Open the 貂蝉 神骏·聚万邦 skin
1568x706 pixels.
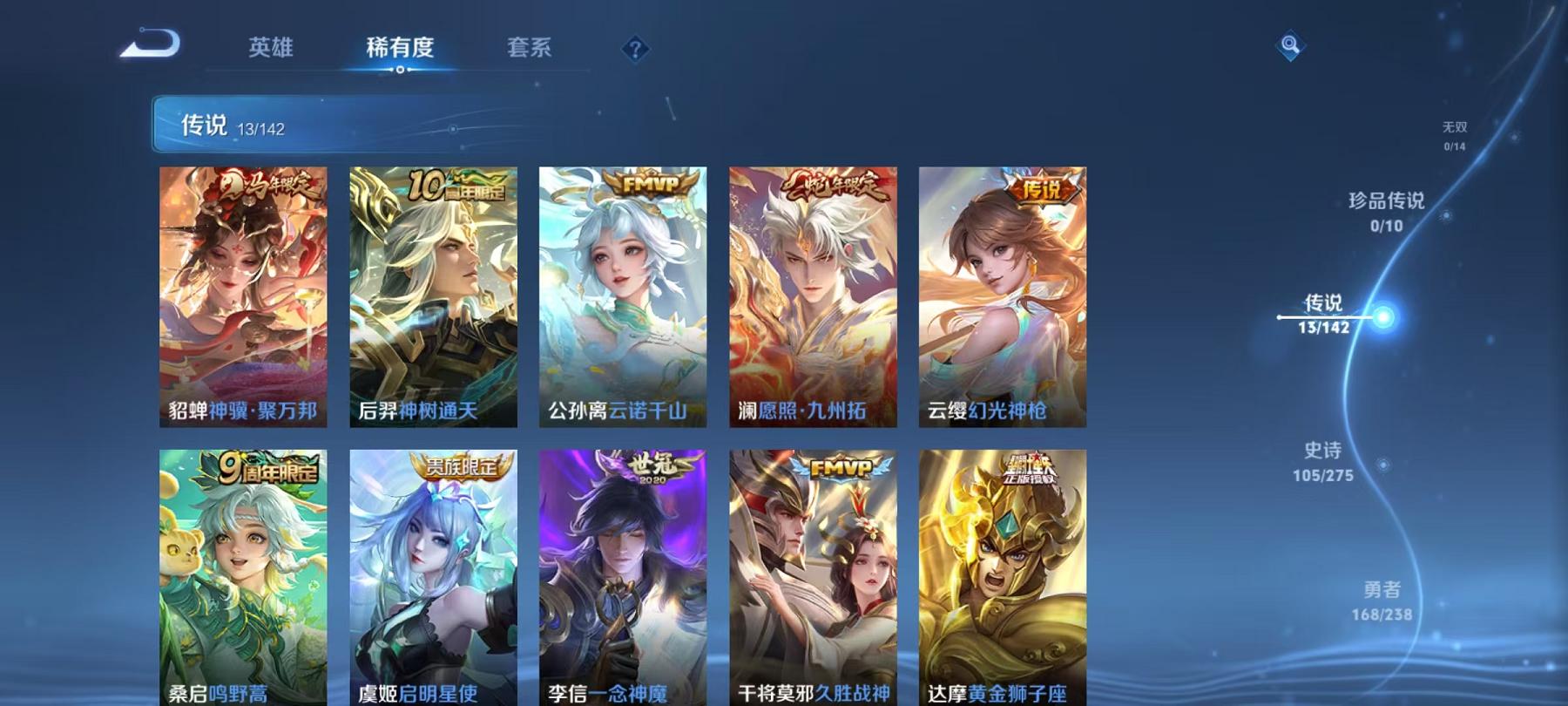coord(242,296)
